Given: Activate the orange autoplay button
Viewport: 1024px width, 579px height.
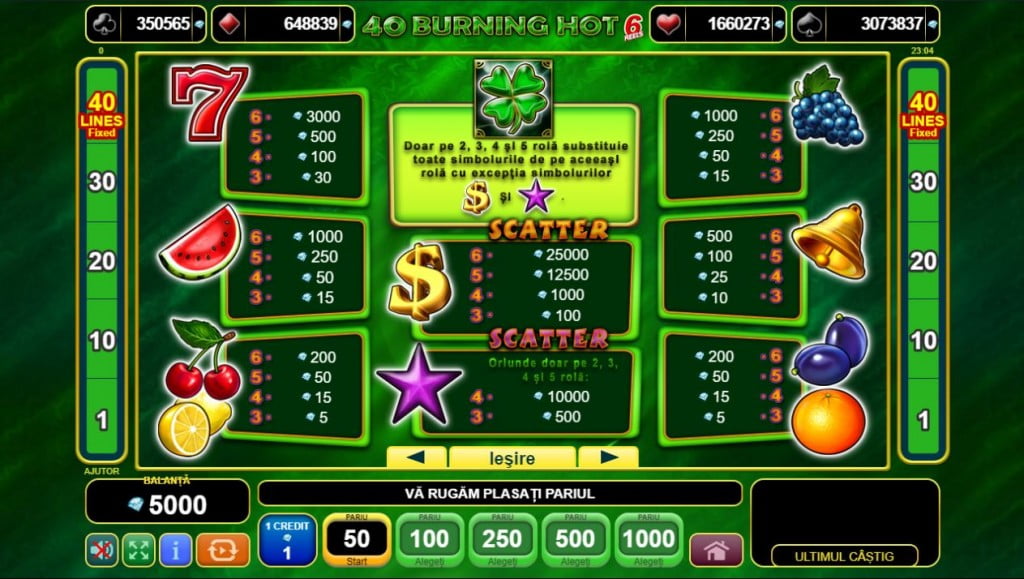Looking at the screenshot, I should click(222, 549).
